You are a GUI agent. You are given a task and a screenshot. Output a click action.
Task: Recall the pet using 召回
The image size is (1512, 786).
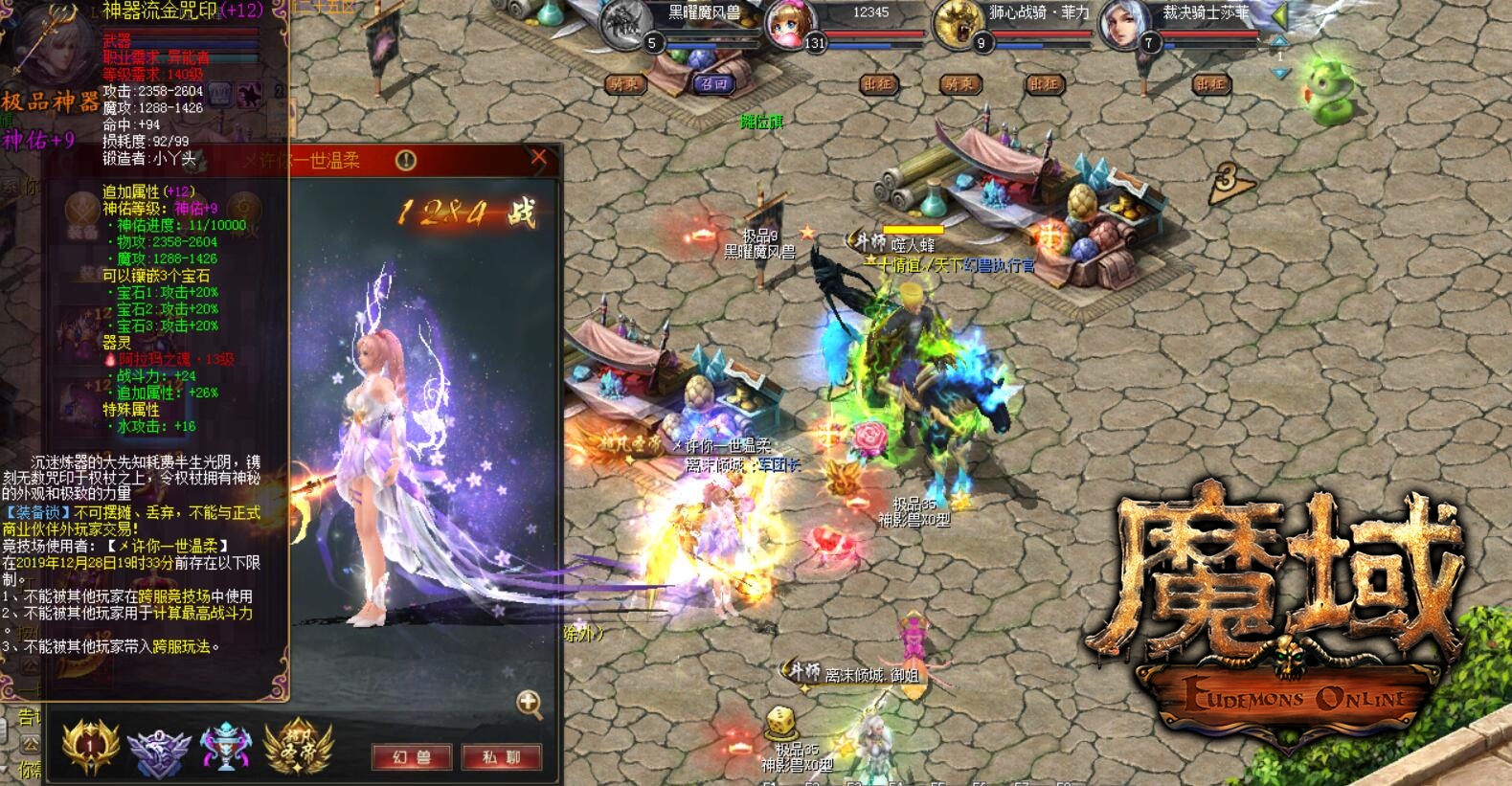(x=713, y=84)
